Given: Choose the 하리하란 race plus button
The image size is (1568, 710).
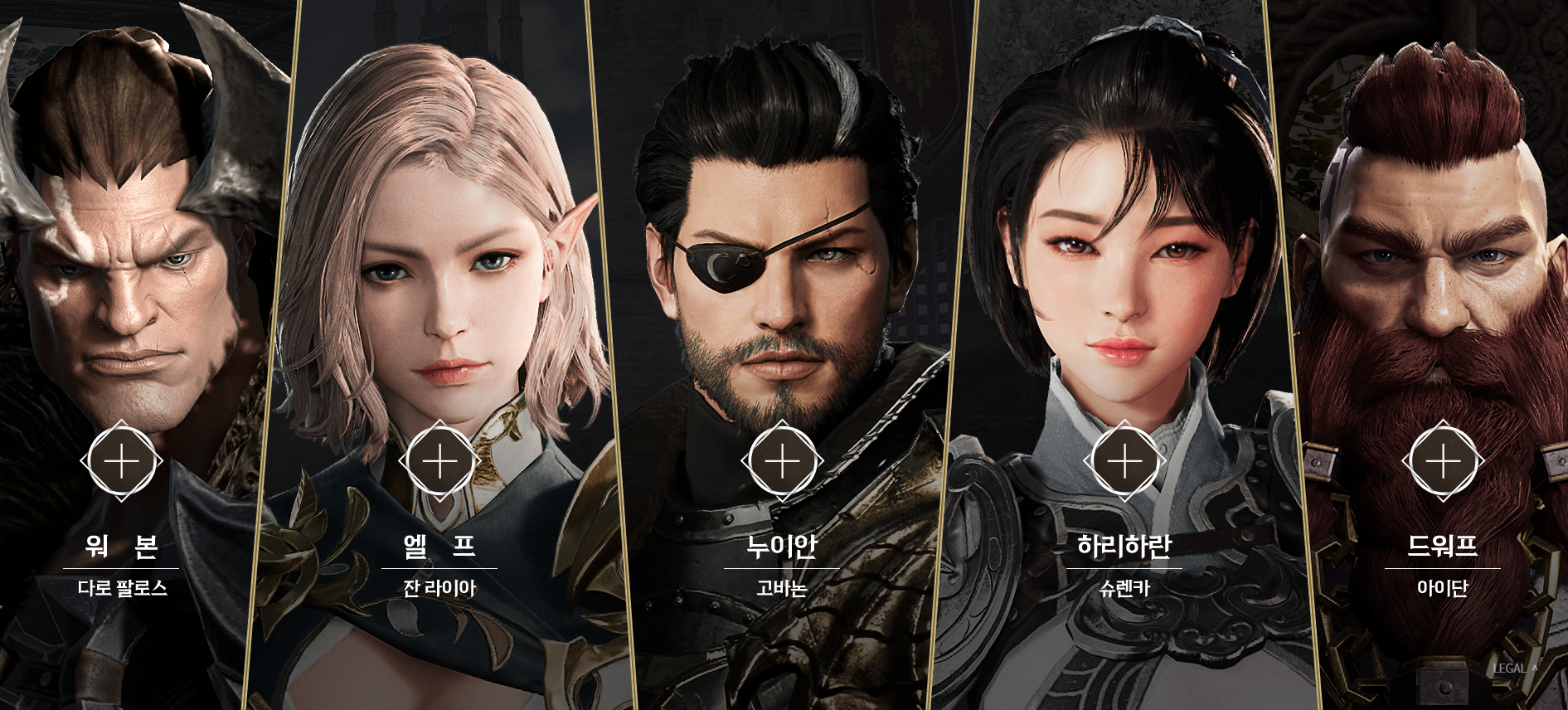Looking at the screenshot, I should coord(1124,461).
